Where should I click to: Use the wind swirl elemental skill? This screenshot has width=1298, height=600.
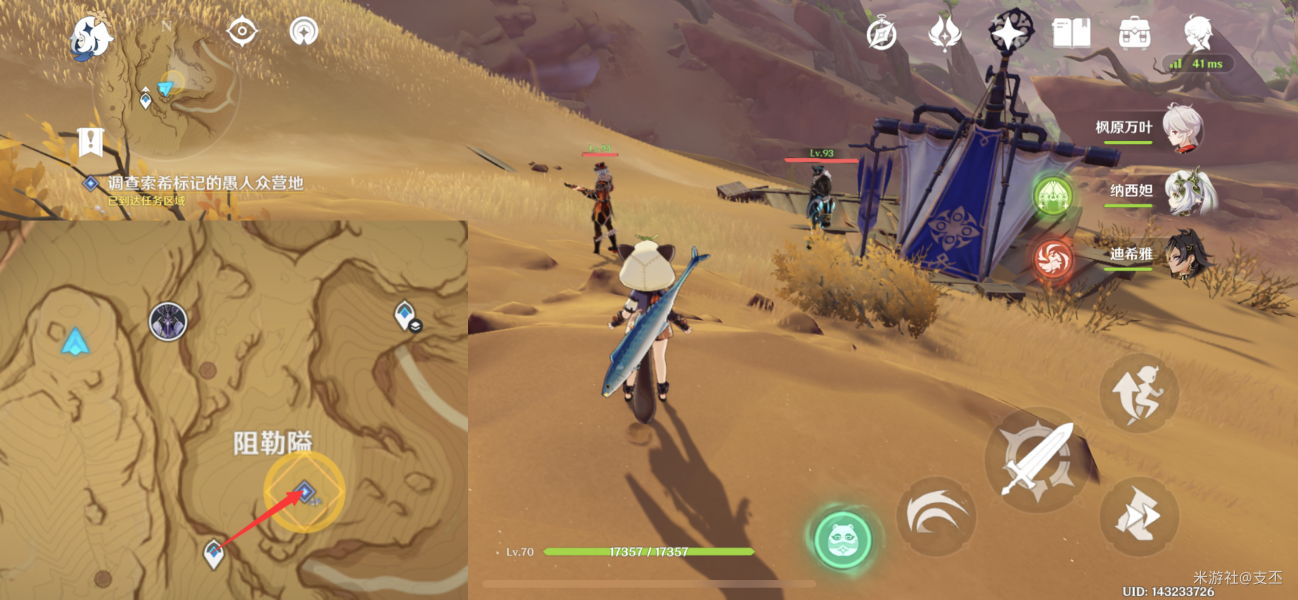click(x=935, y=516)
